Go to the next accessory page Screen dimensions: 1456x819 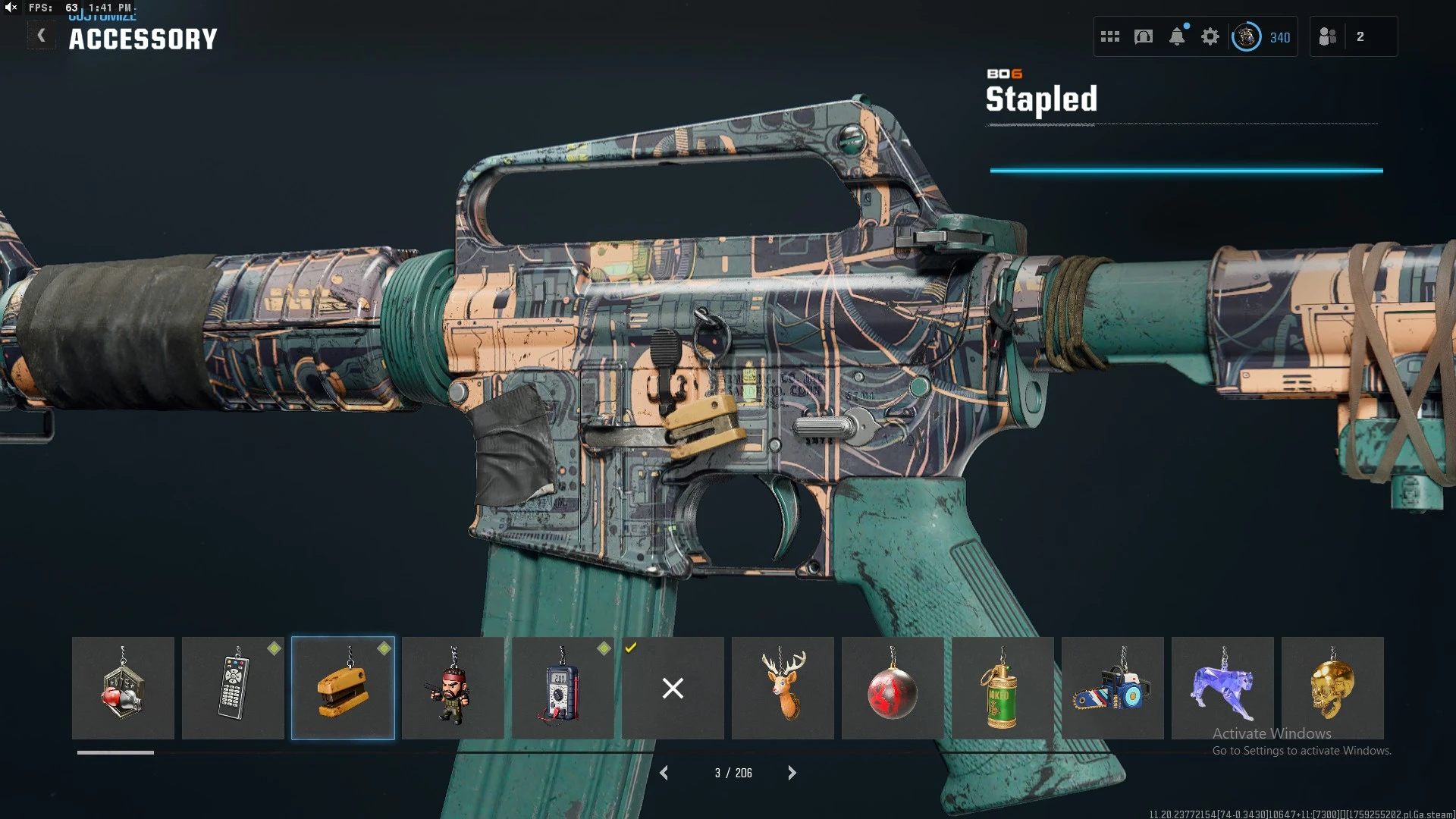pyautogui.click(x=792, y=773)
